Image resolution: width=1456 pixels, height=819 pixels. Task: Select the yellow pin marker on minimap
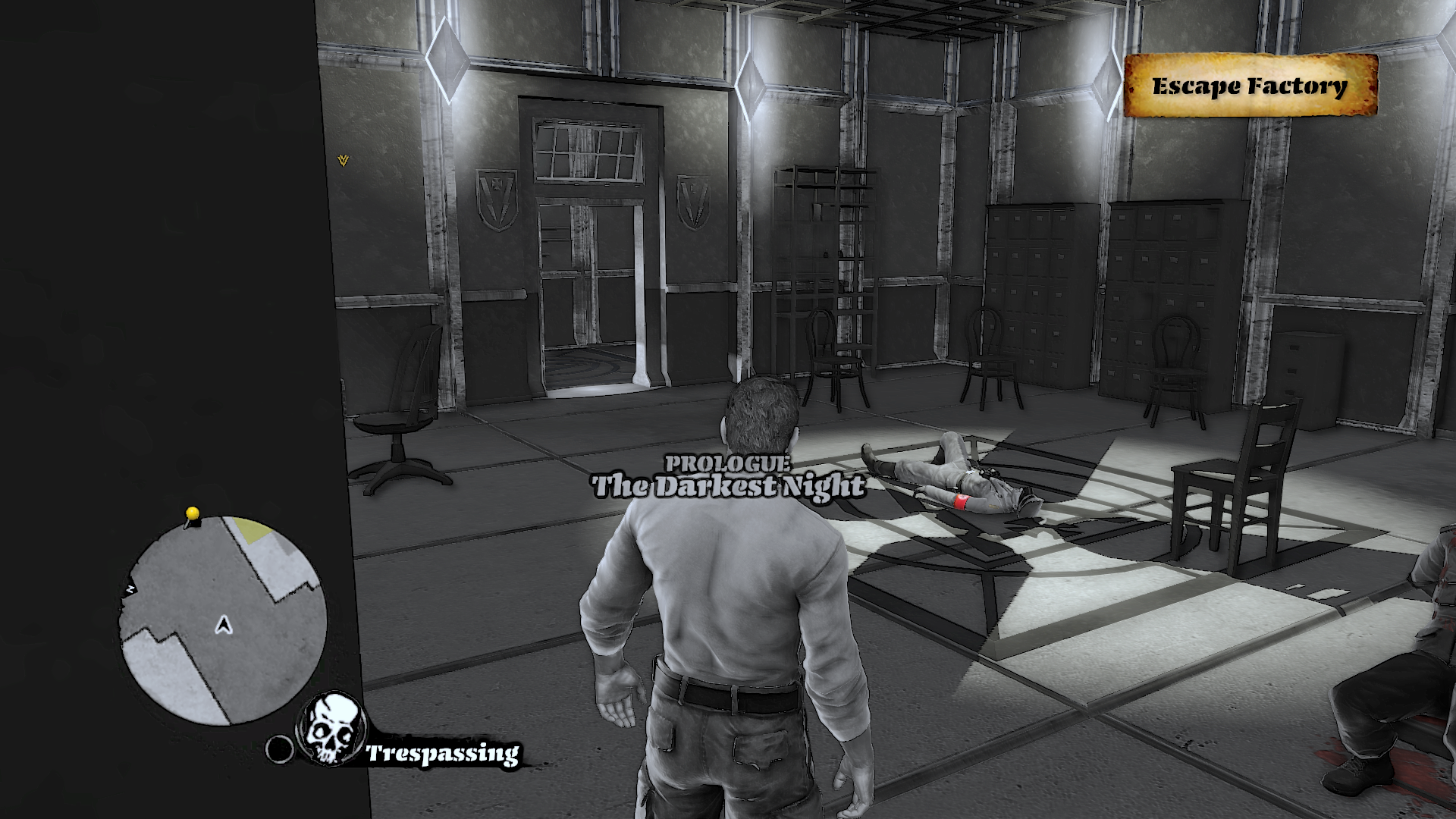193,515
